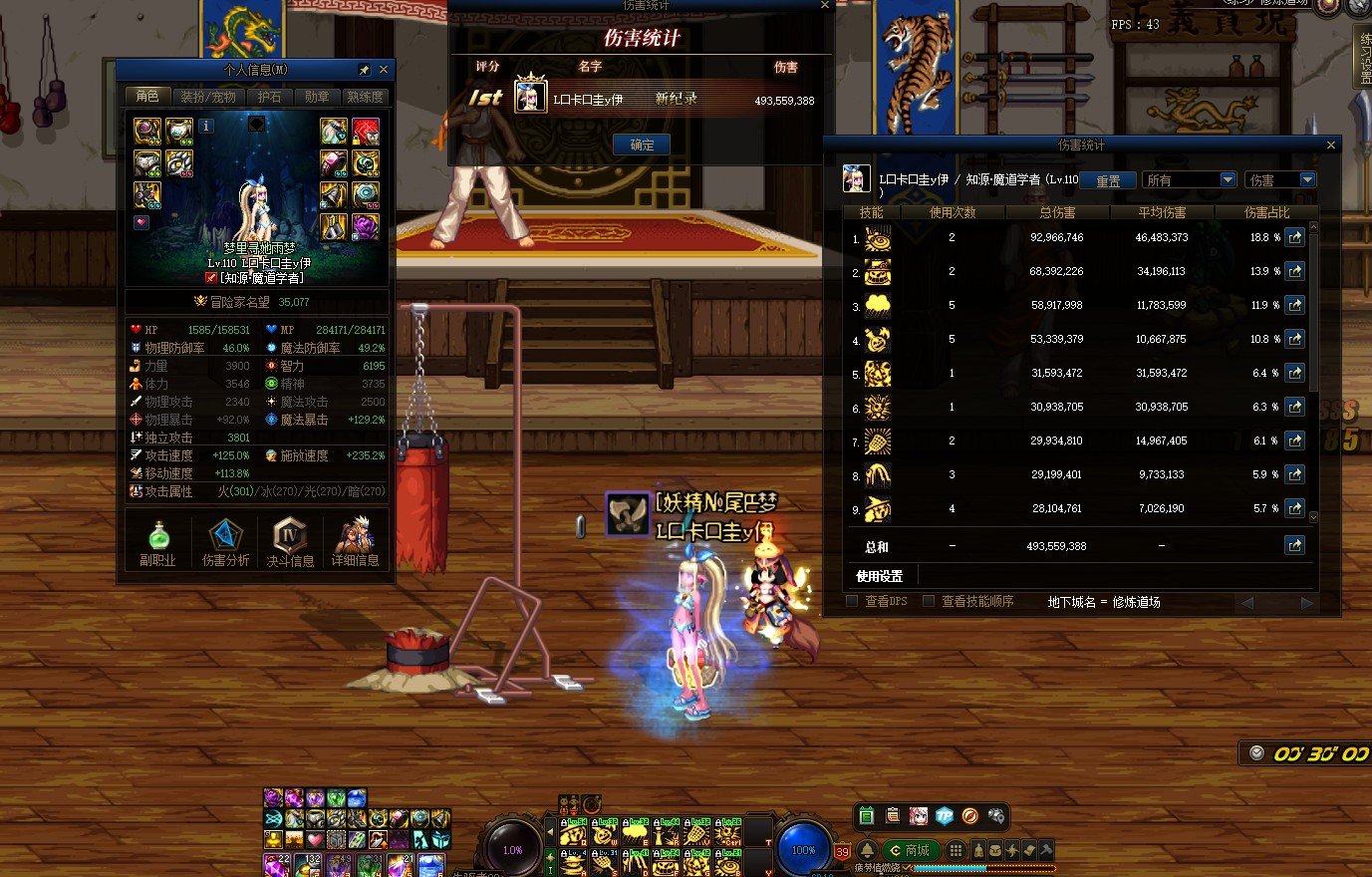
Task: Show the 熟练度 tab
Action: (x=365, y=97)
